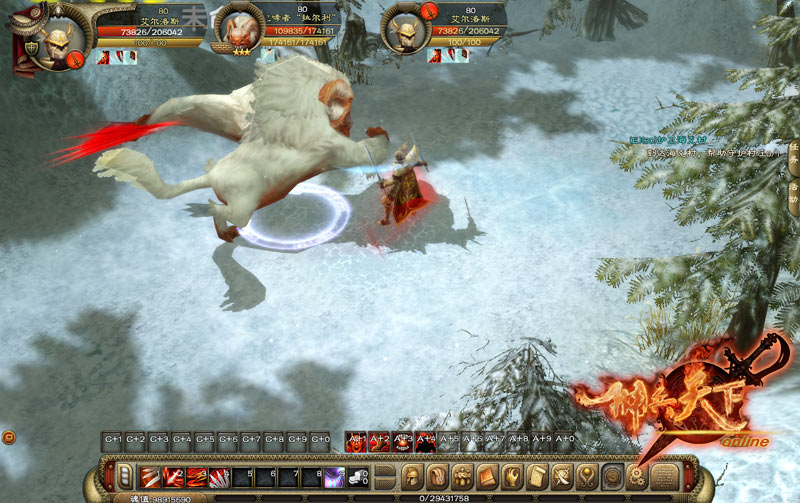Image resolution: width=800 pixels, height=503 pixels.
Task: Open the helmet character menu button
Action: [412, 476]
